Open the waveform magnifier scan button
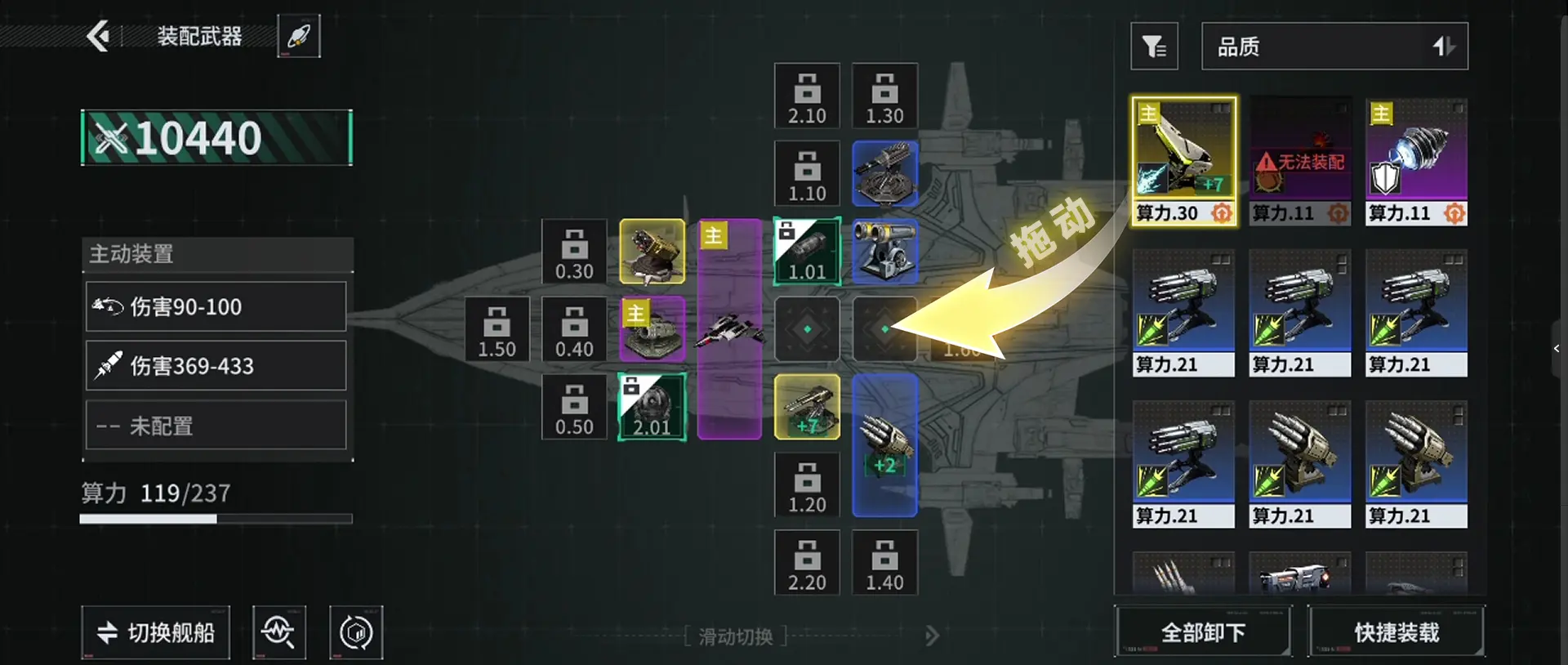The height and width of the screenshot is (665, 1568). [279, 632]
